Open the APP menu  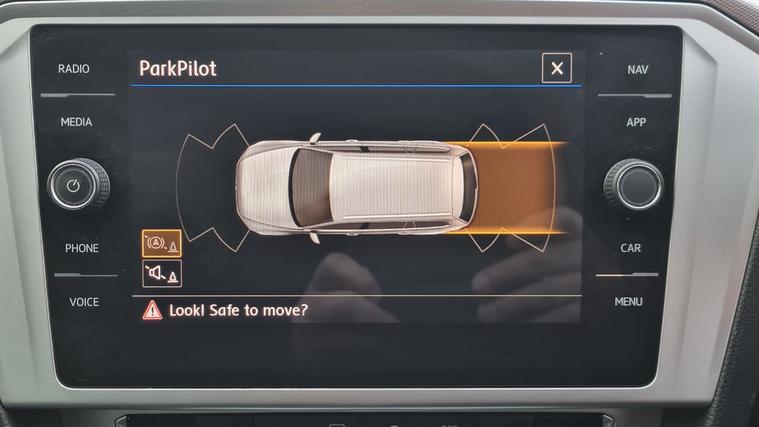(x=636, y=122)
